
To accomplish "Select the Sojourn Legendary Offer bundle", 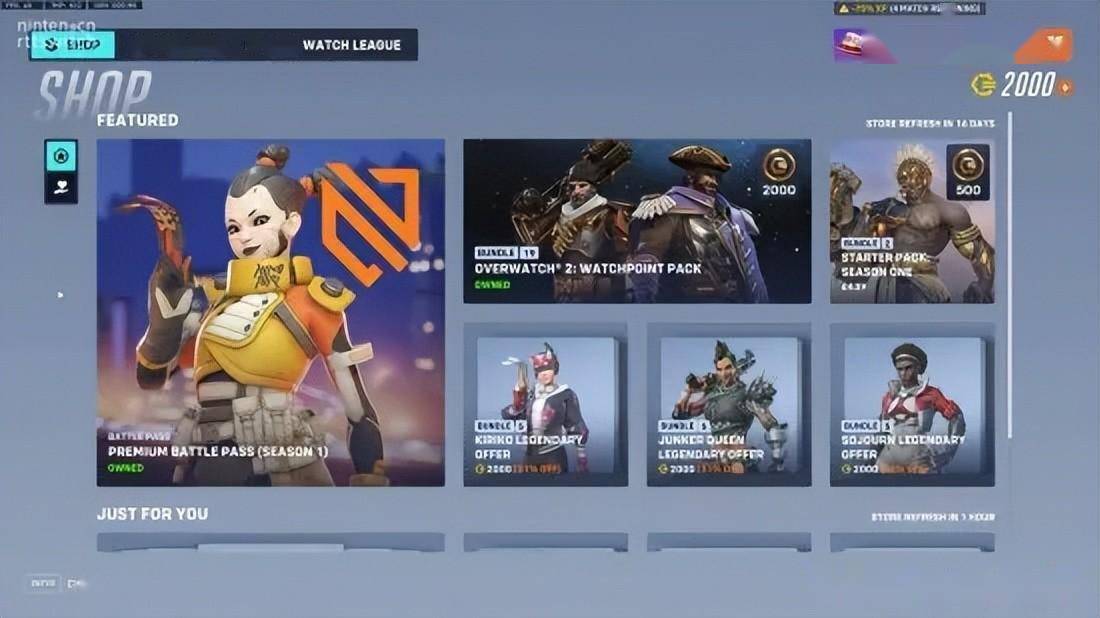I will pyautogui.click(x=912, y=404).
